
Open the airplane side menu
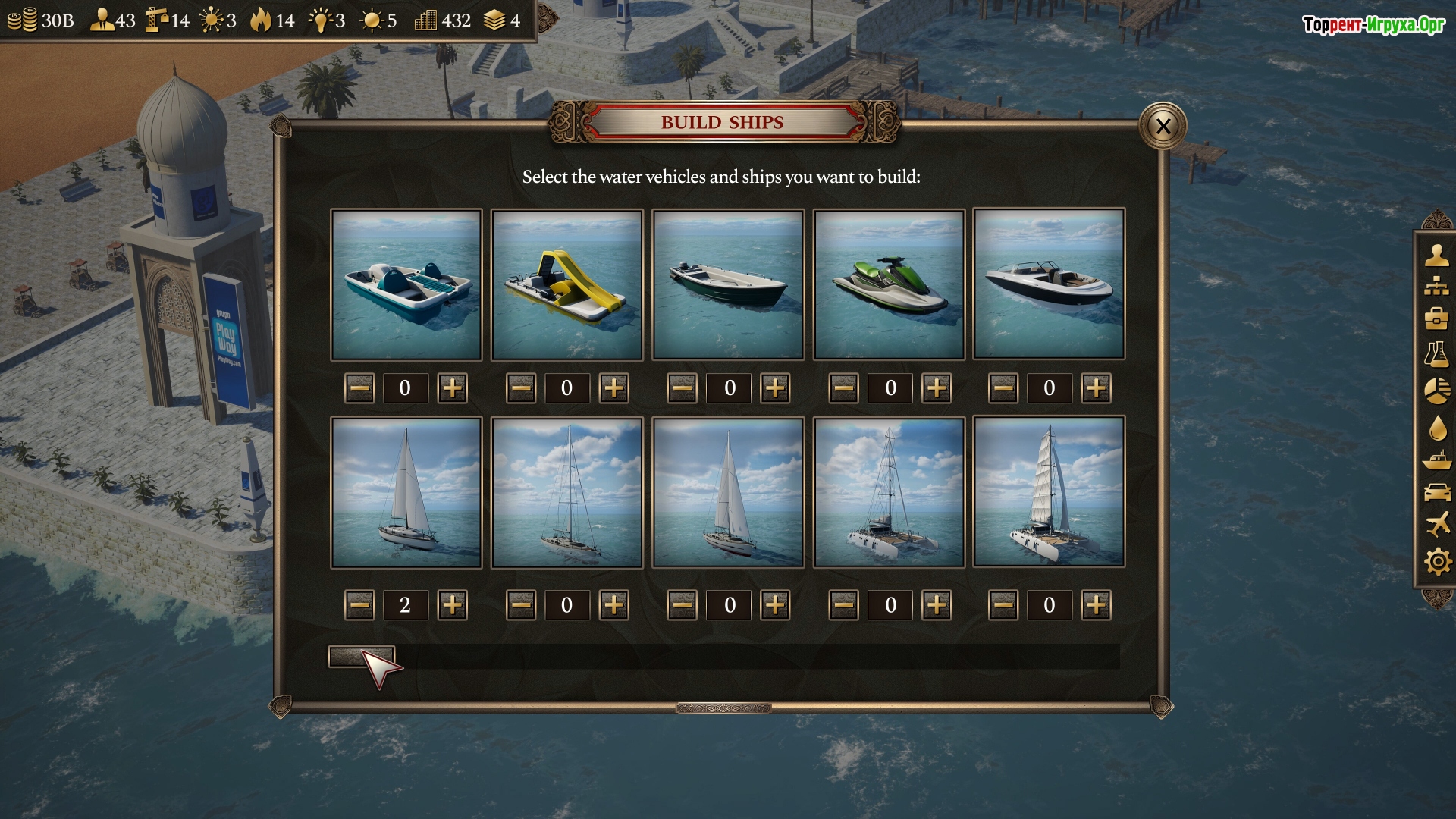[x=1436, y=524]
